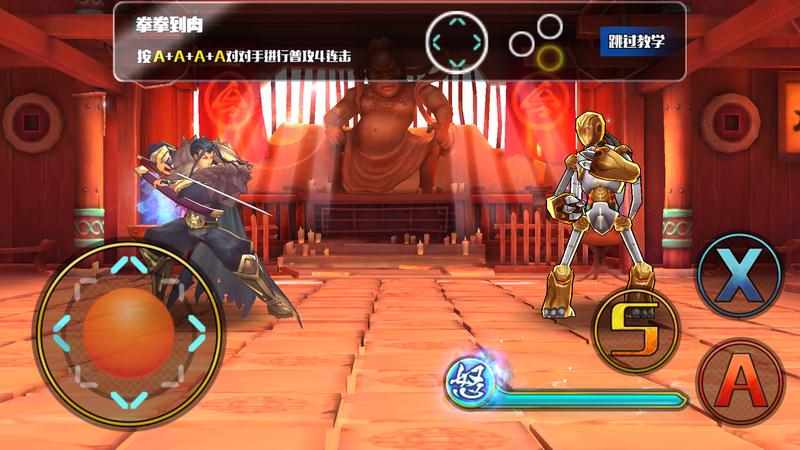Skip the tutorial with 跳过教学 button
800x450 pixels.
635,41
